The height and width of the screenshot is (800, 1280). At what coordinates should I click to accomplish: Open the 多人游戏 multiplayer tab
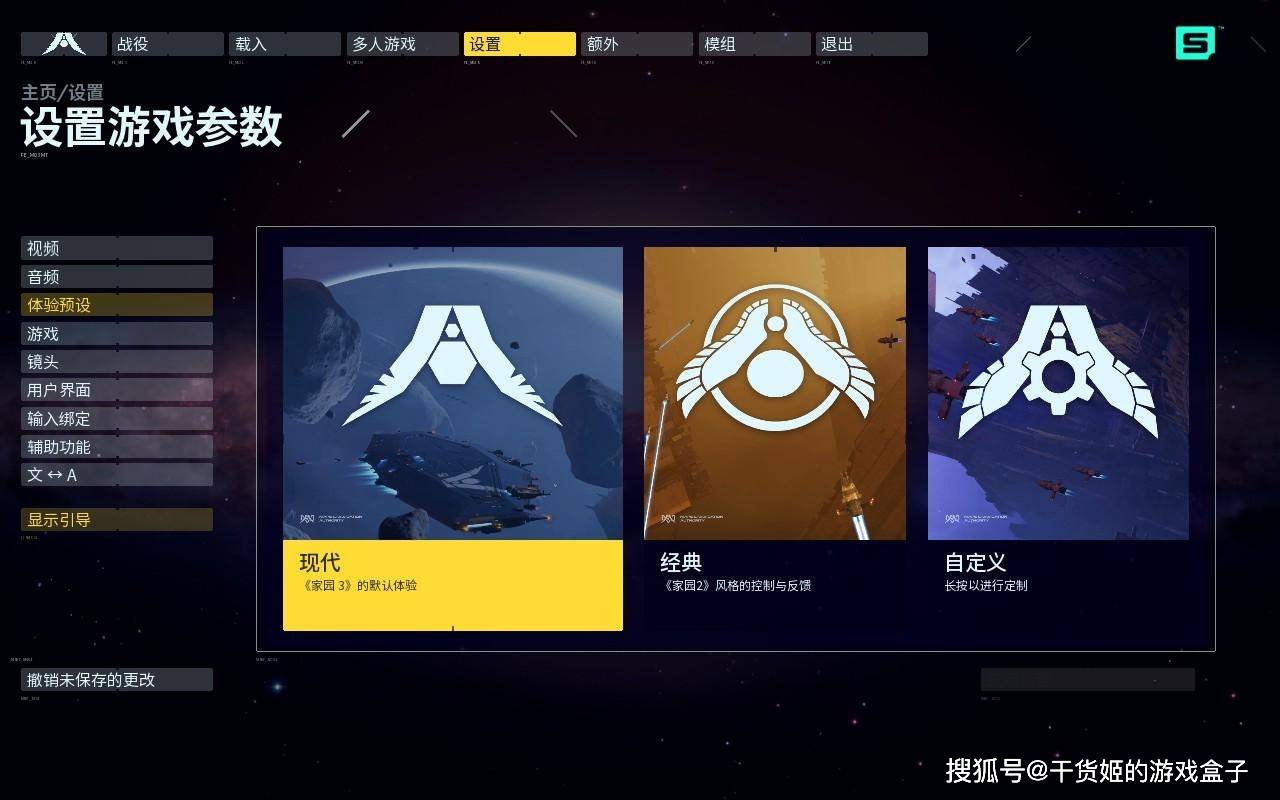[x=401, y=44]
